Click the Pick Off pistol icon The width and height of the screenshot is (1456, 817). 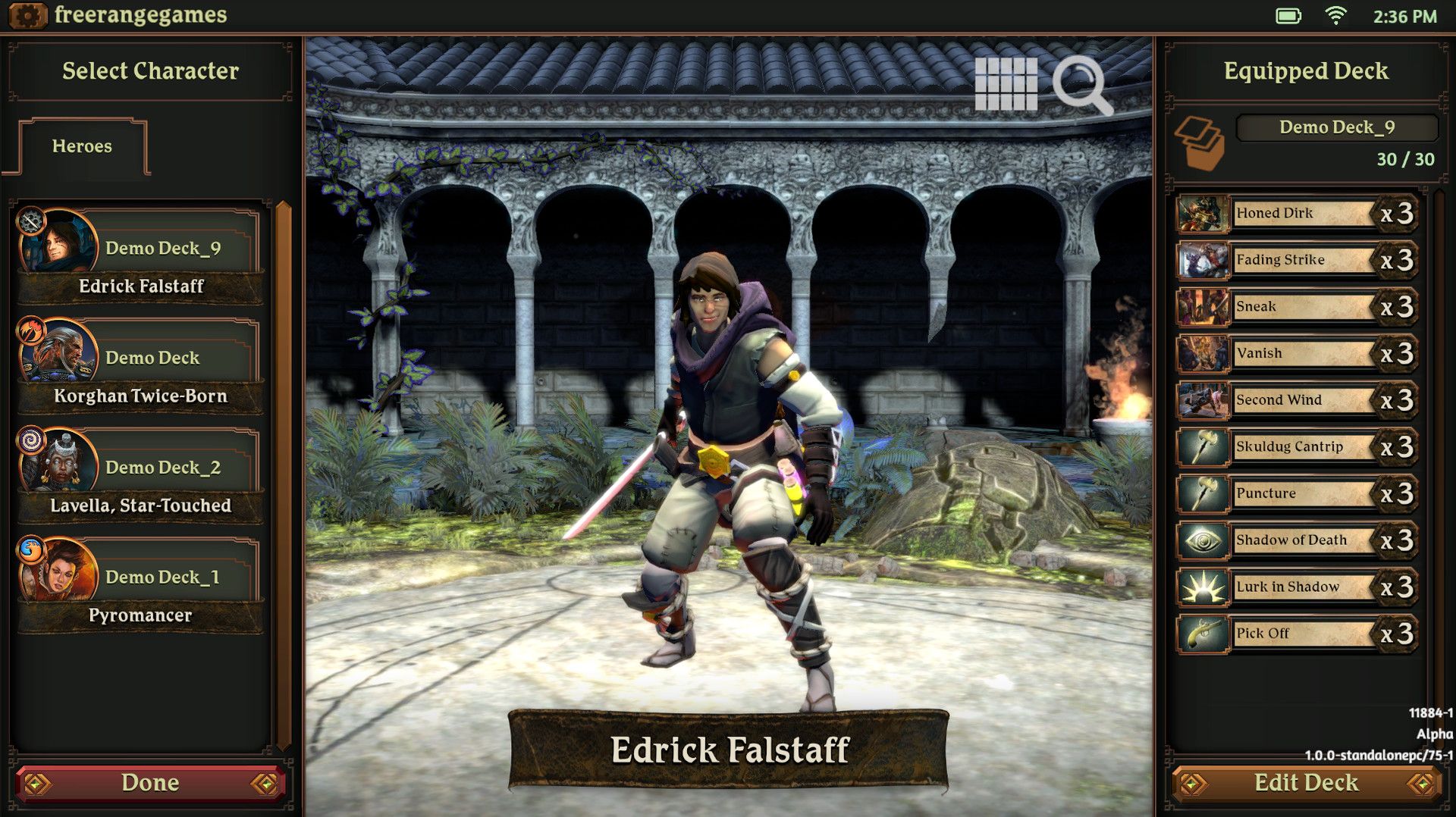pyautogui.click(x=1202, y=633)
